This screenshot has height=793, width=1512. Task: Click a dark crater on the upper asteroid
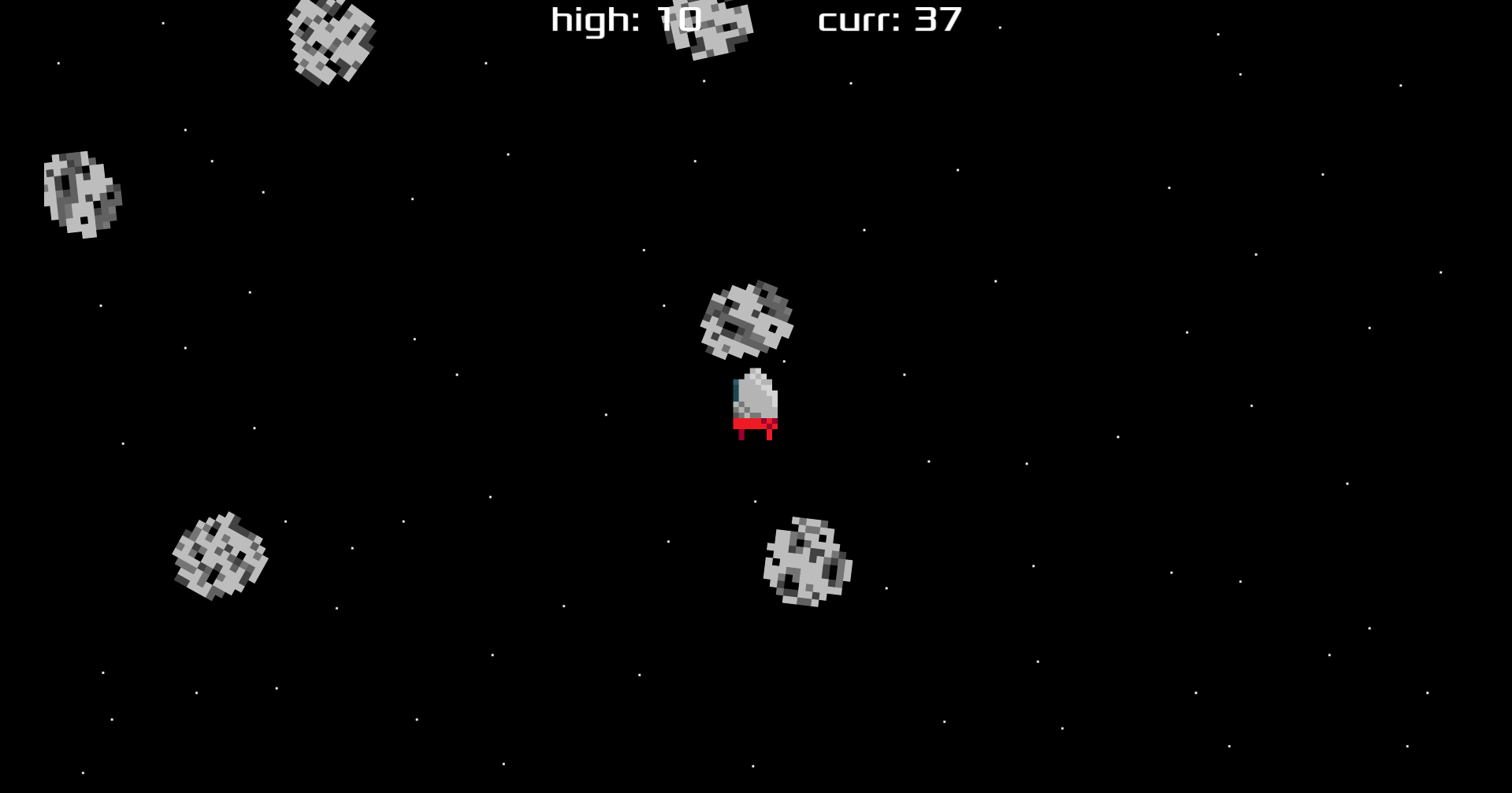733,327
